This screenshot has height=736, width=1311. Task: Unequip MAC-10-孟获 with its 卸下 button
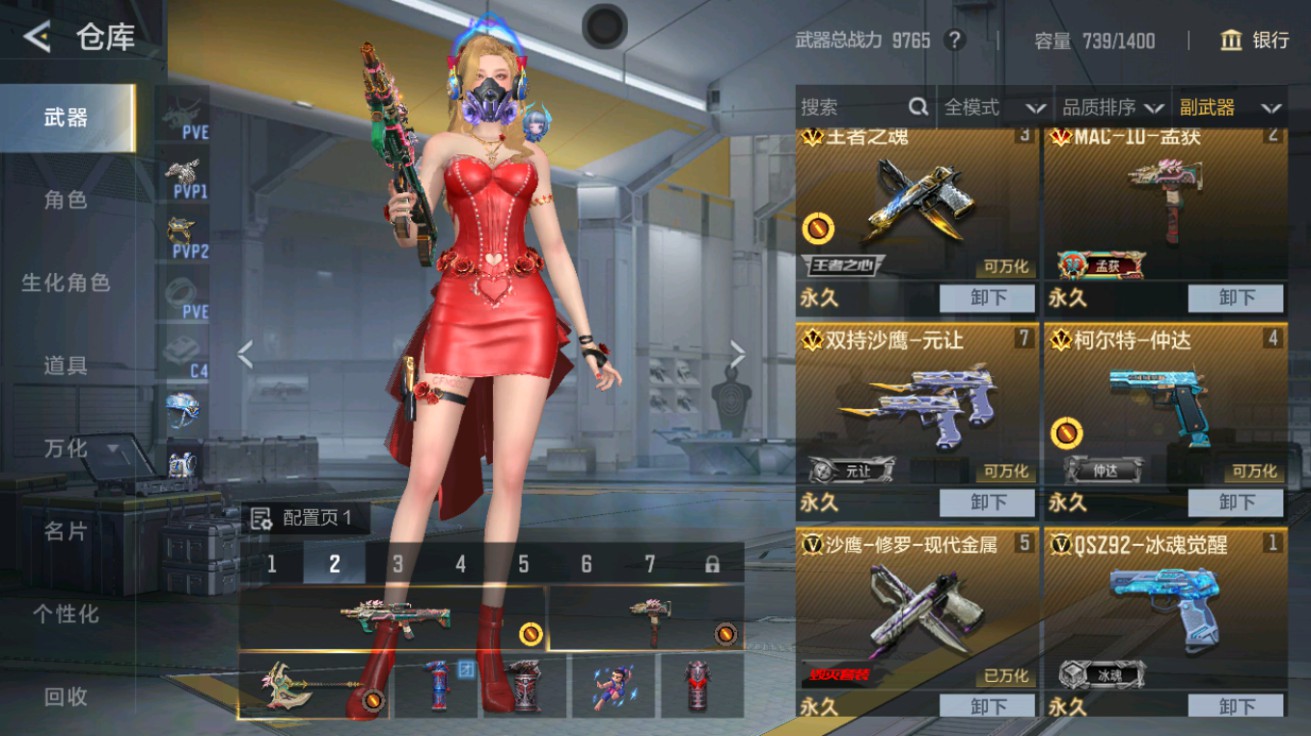(x=1235, y=298)
